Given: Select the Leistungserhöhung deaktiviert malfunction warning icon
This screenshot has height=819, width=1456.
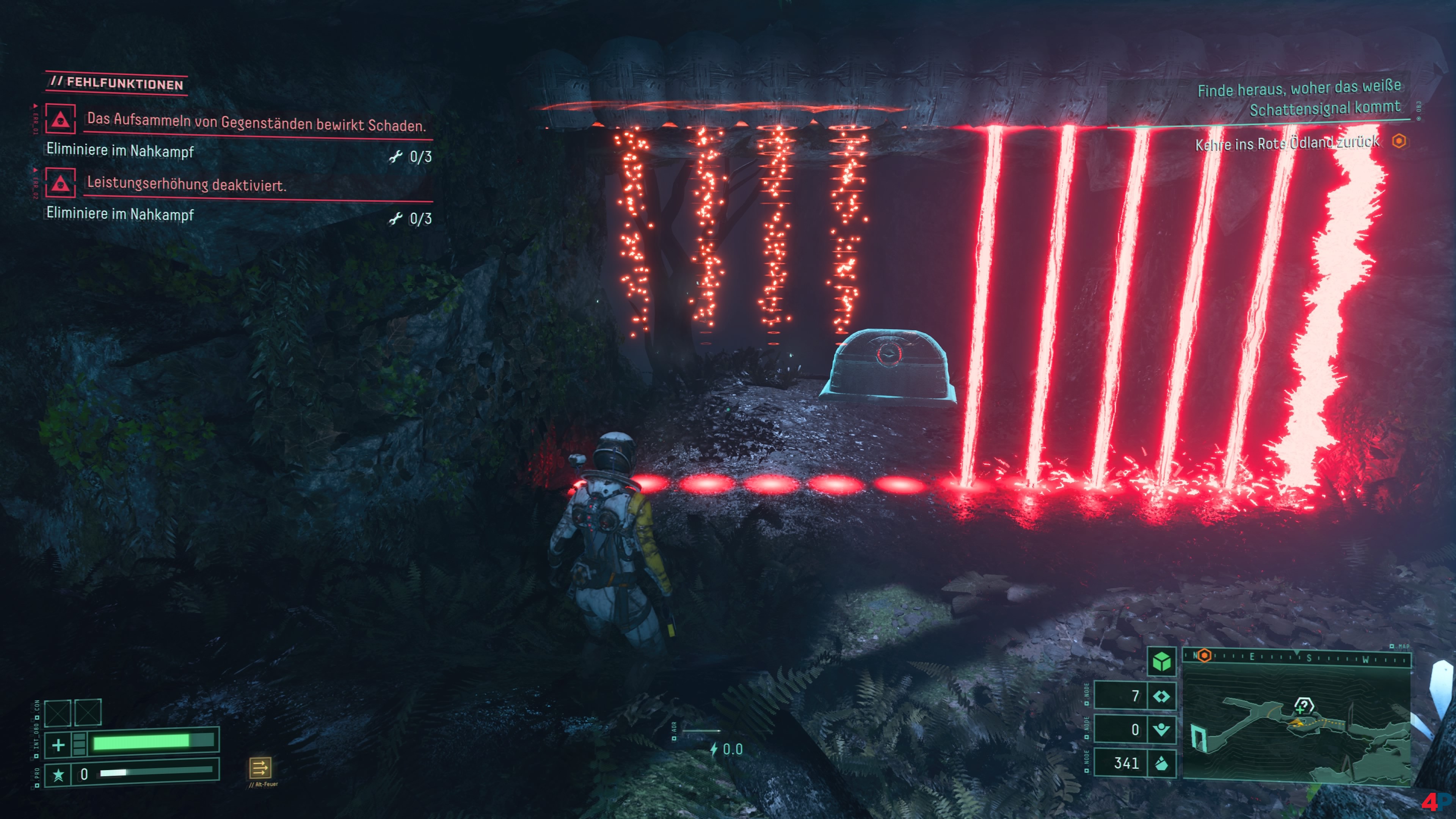Looking at the screenshot, I should pos(61,182).
